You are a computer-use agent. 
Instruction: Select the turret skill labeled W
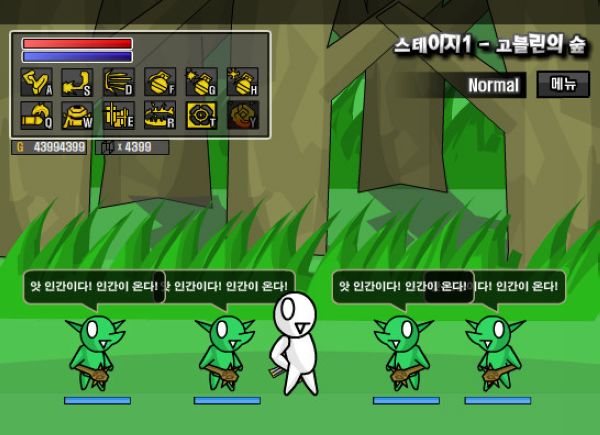tap(77, 116)
